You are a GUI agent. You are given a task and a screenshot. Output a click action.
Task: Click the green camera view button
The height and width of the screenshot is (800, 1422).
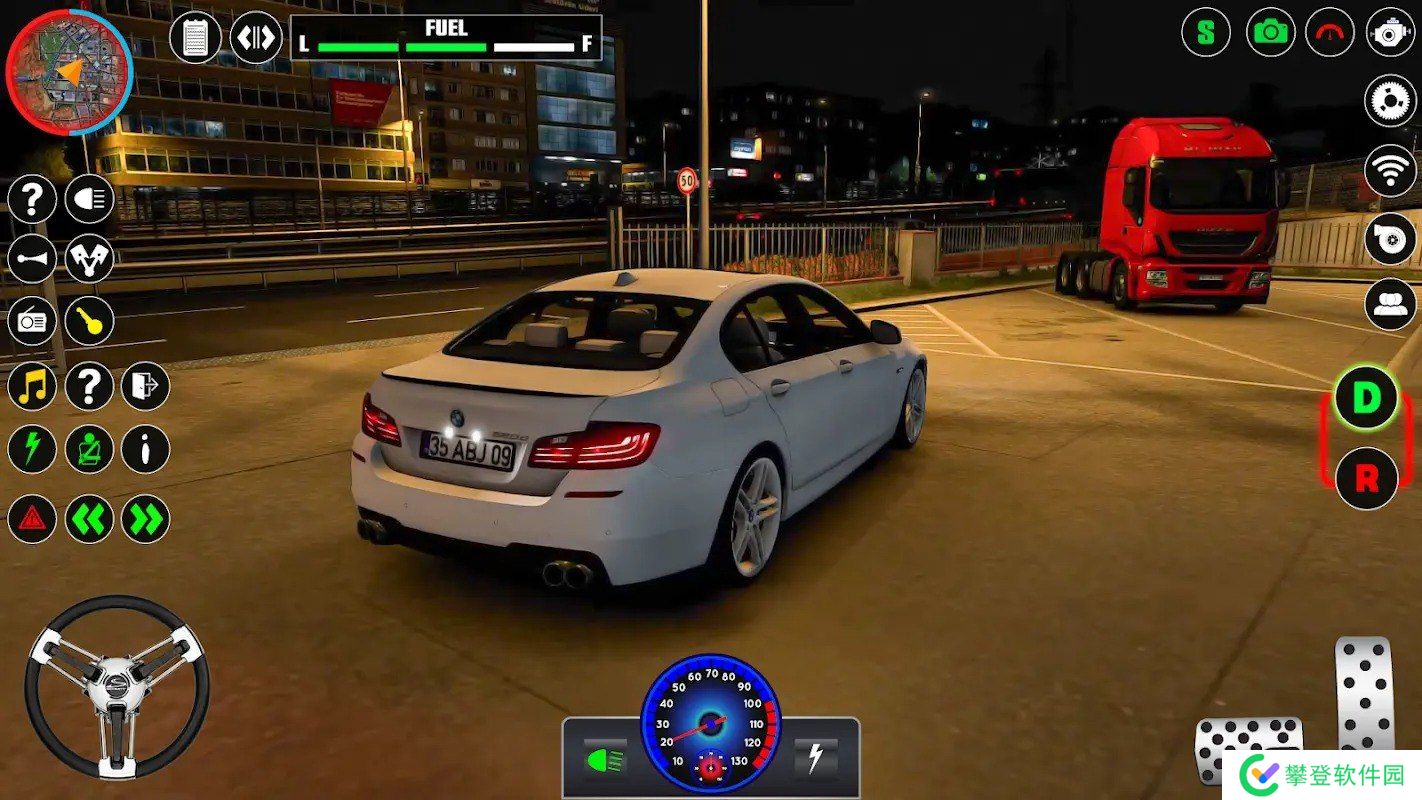pyautogui.click(x=1270, y=32)
